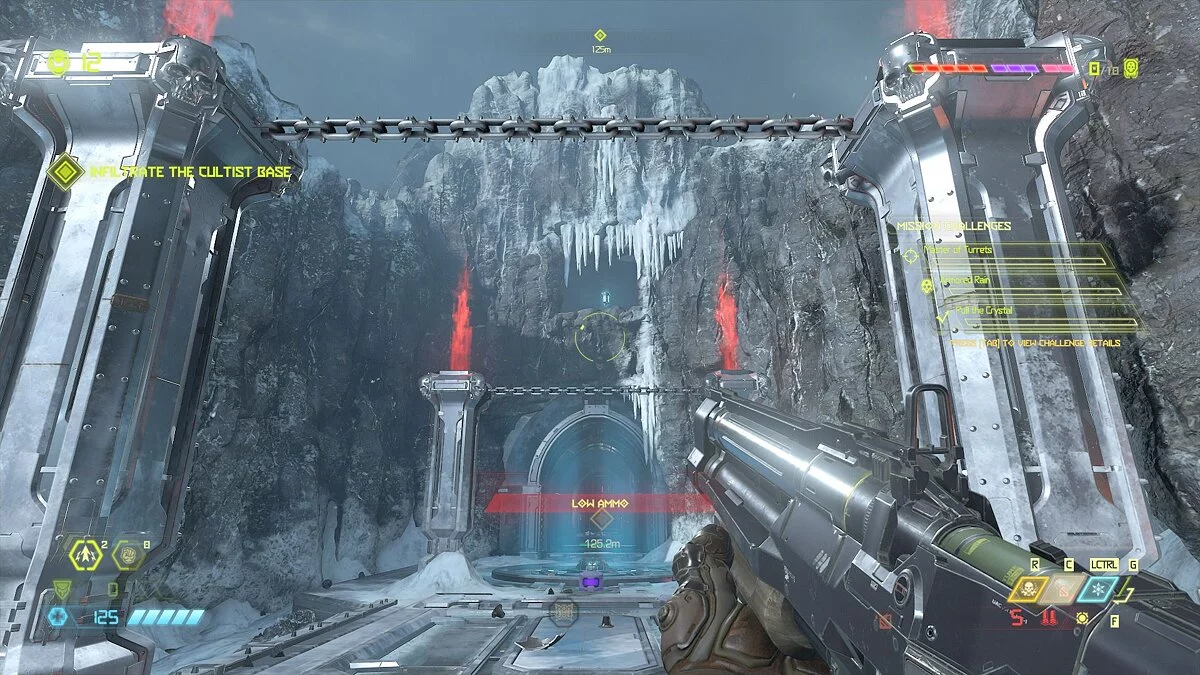This screenshot has width=1200, height=675.
Task: Select the dash arrow rune icon
Action: pyautogui.click(x=85, y=552)
